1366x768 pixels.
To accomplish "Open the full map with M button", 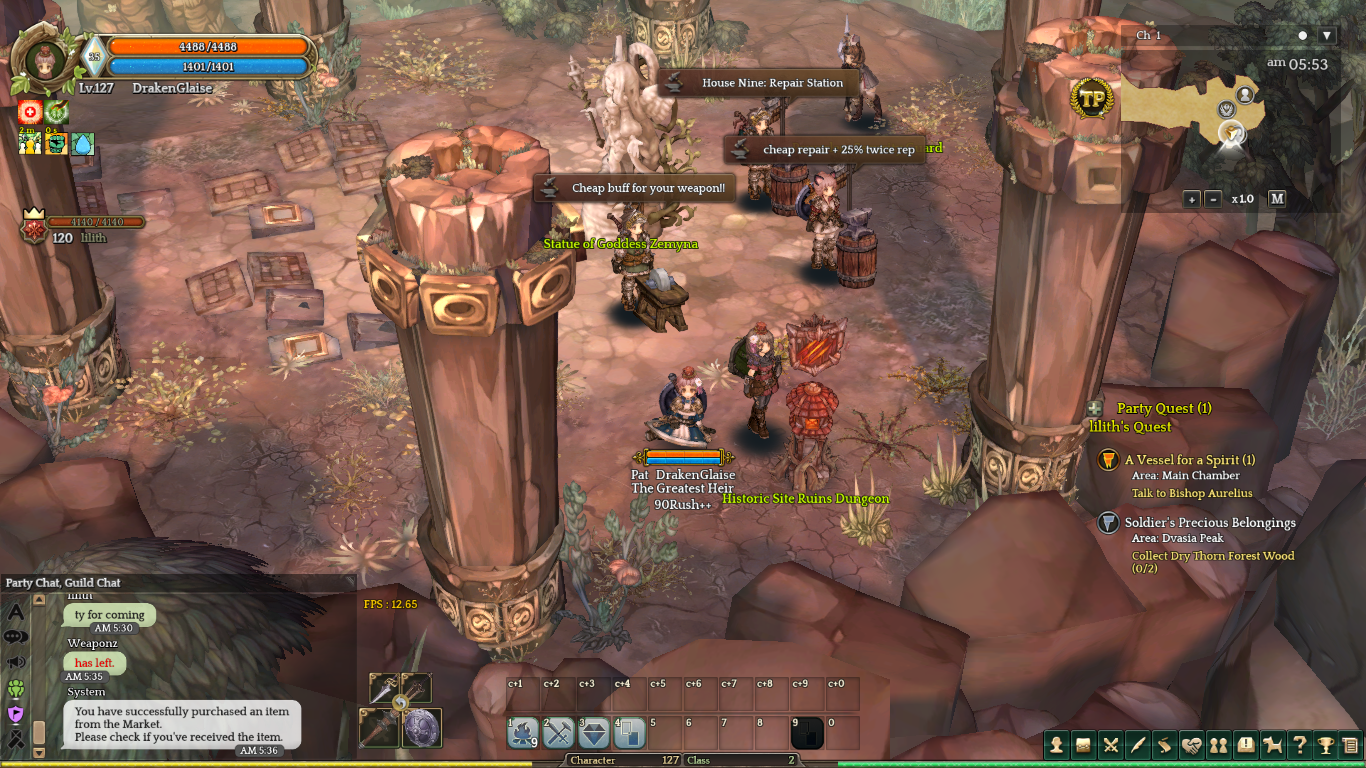I will coord(1277,199).
